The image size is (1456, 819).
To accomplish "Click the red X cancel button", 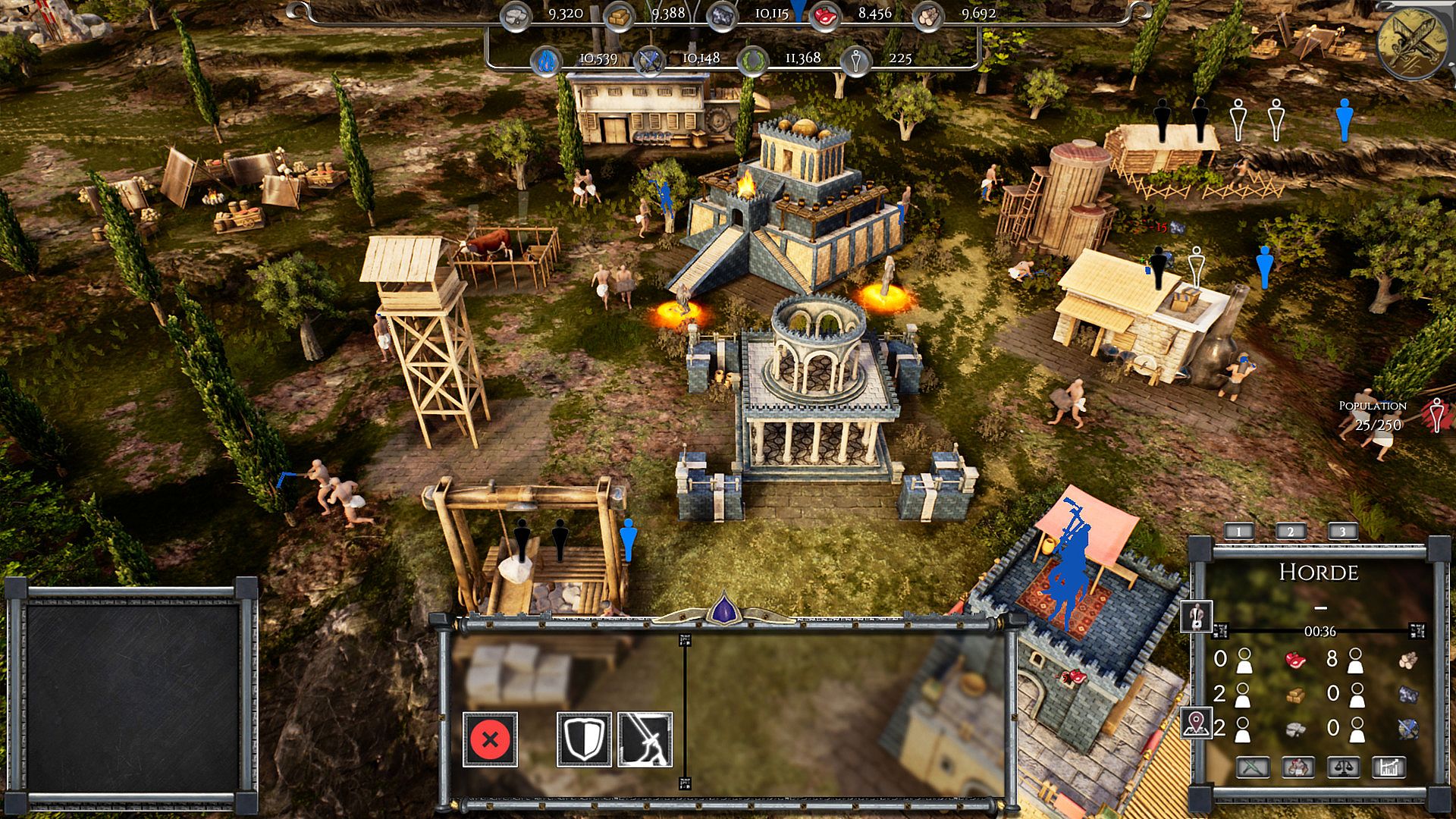I will (x=490, y=739).
